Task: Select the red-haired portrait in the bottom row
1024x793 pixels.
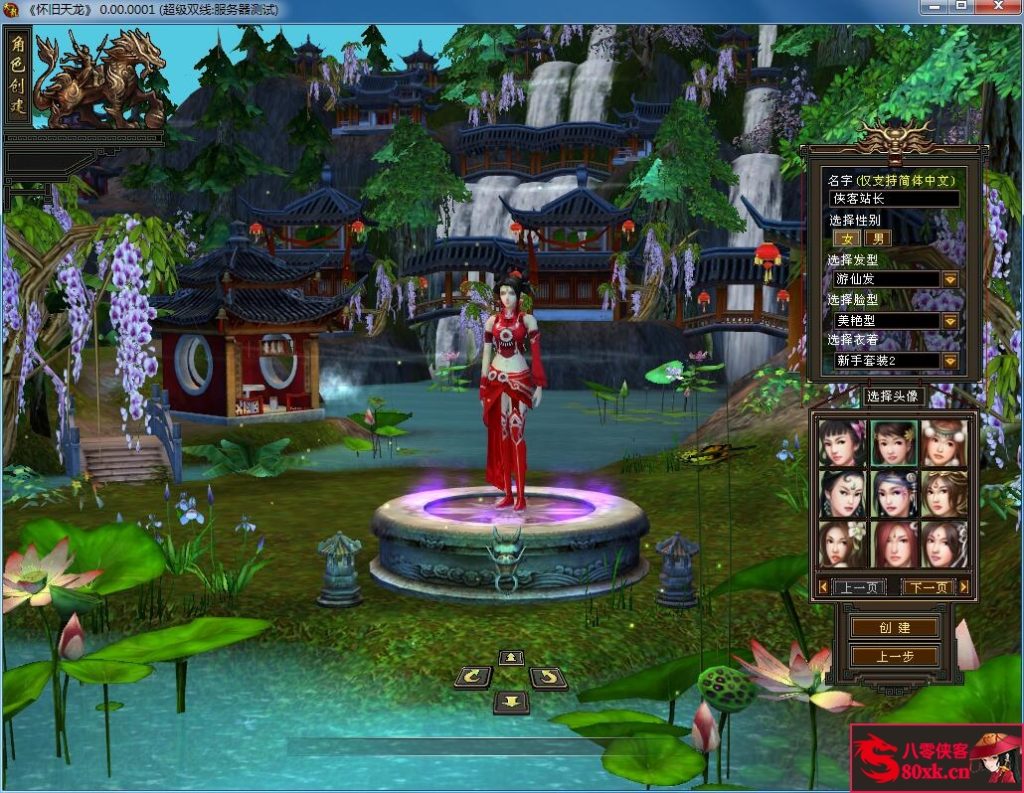Action: click(x=894, y=544)
